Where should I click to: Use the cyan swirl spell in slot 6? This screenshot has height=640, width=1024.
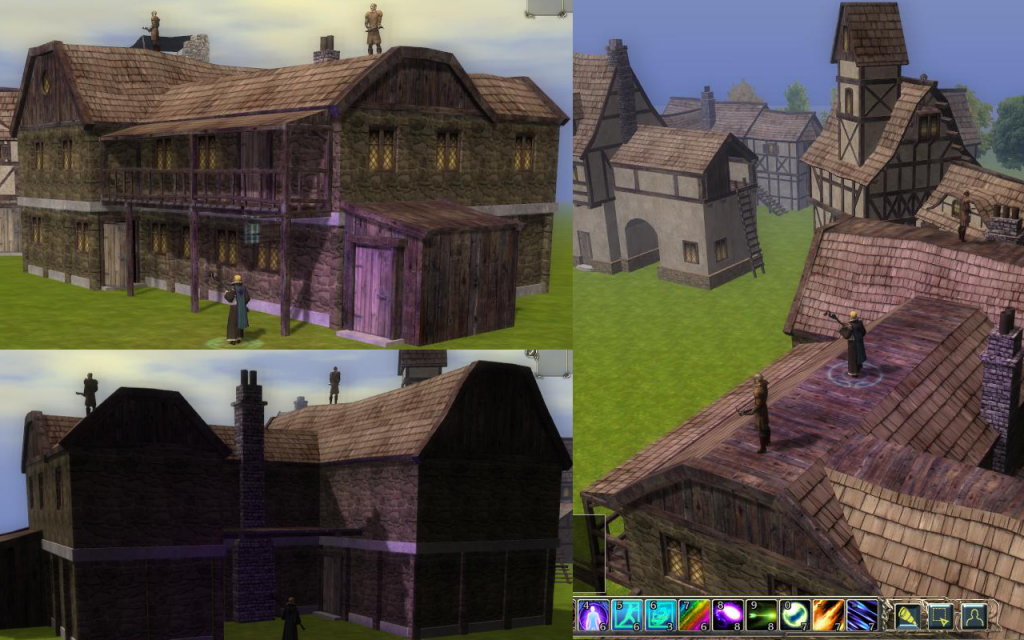(660, 615)
